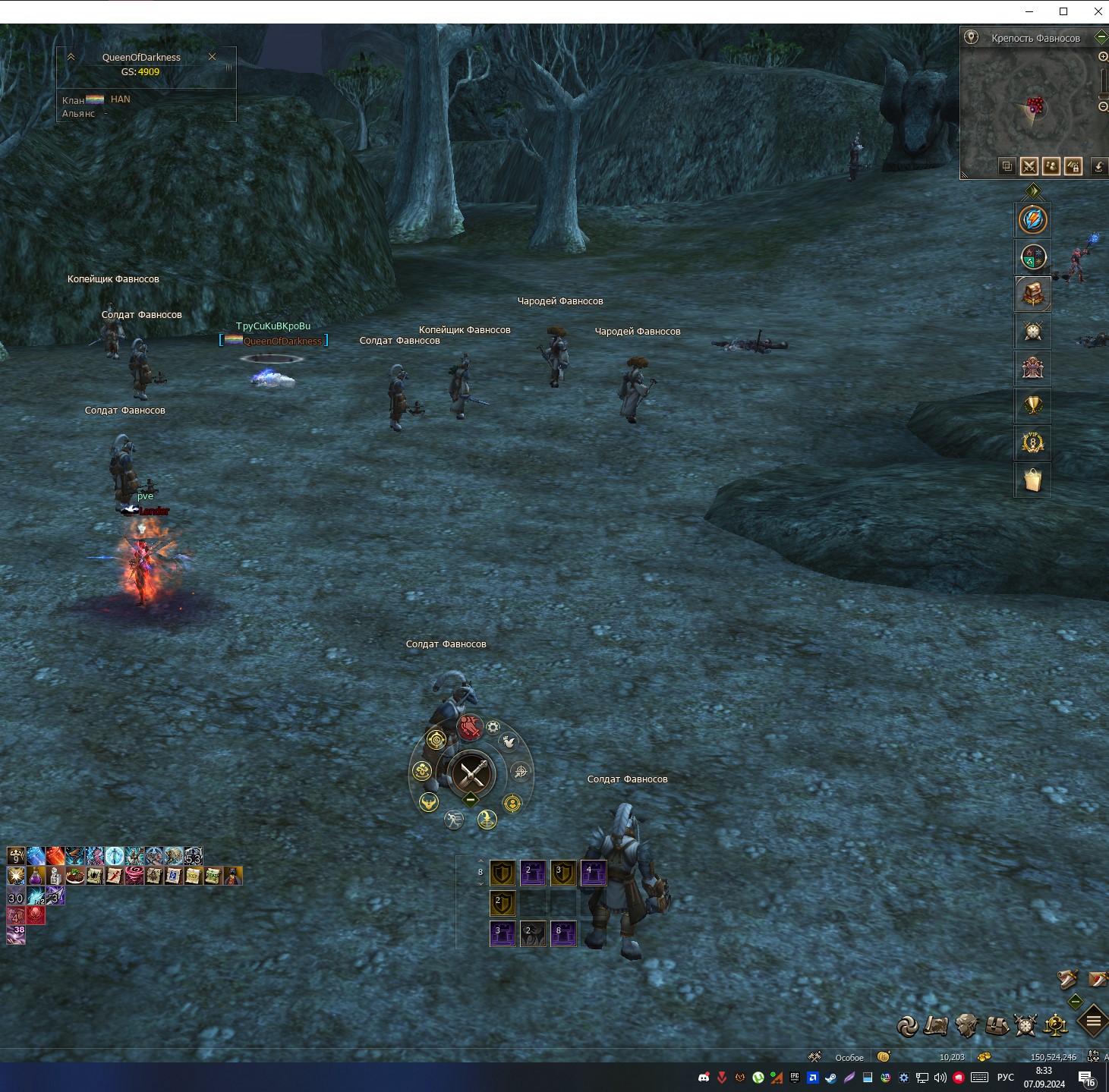Close the game window
The height and width of the screenshot is (1092, 1109).
coord(1098,11)
